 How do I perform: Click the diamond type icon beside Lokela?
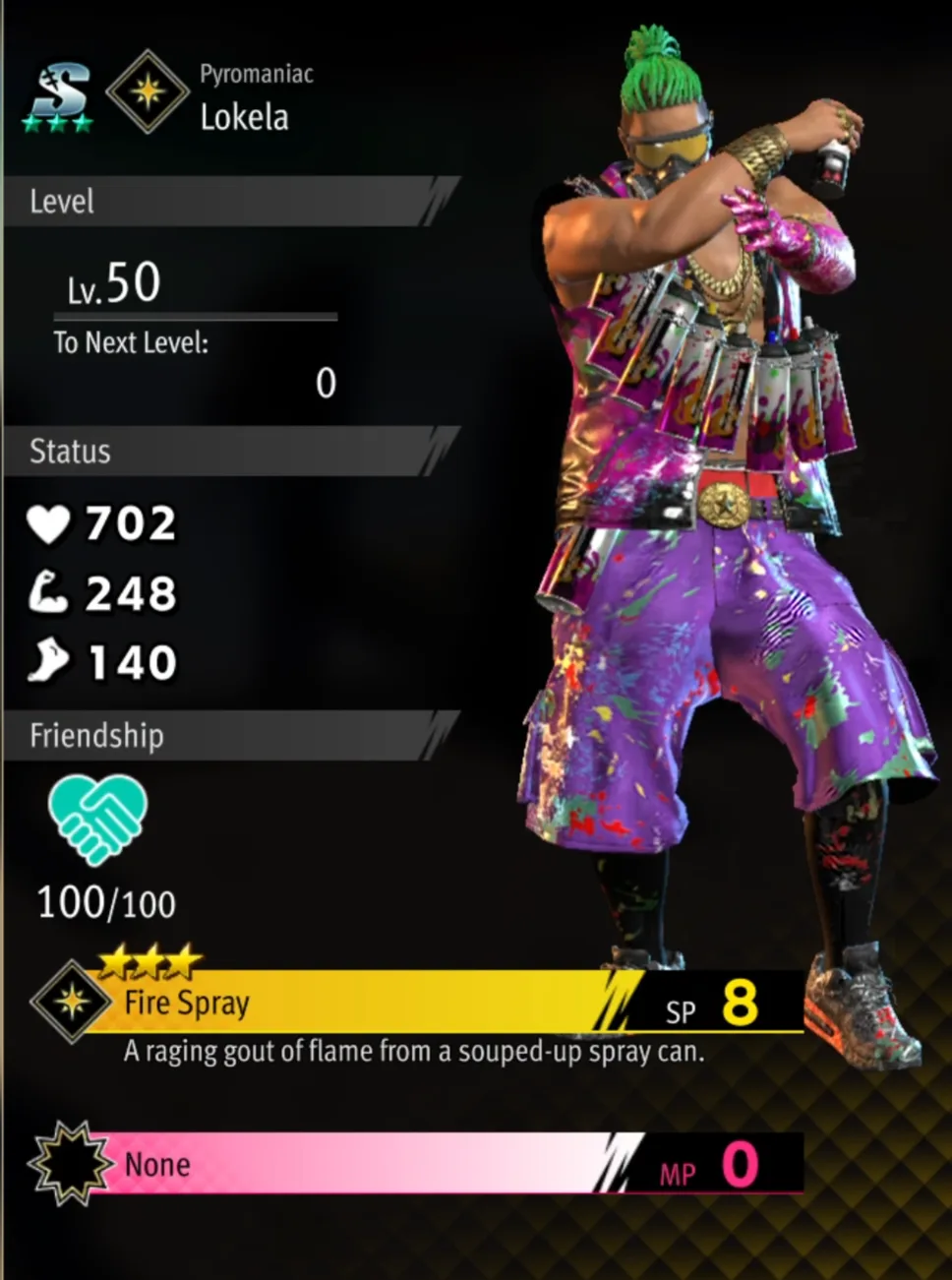pyautogui.click(x=148, y=92)
